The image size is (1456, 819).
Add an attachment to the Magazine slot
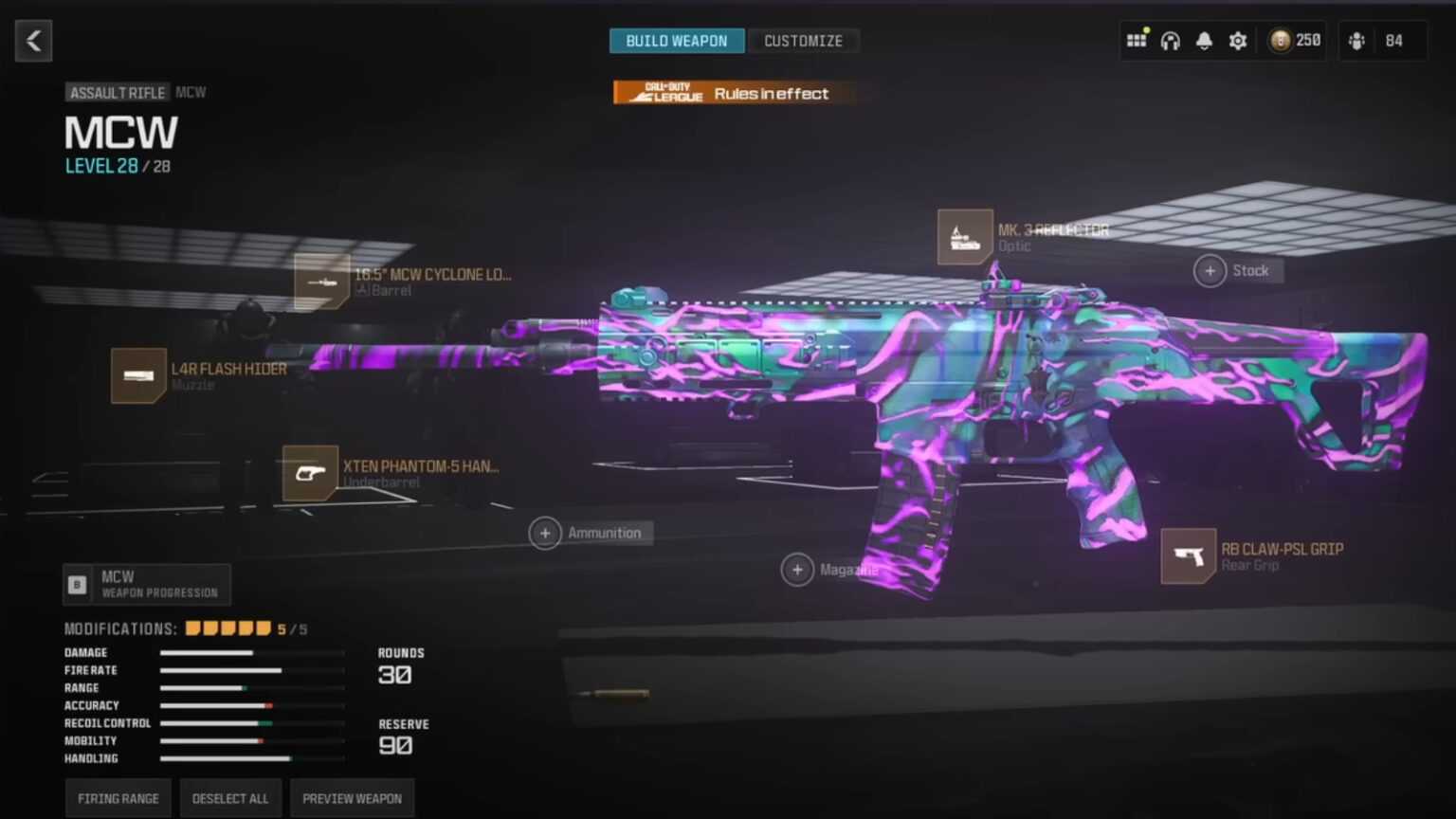point(798,569)
